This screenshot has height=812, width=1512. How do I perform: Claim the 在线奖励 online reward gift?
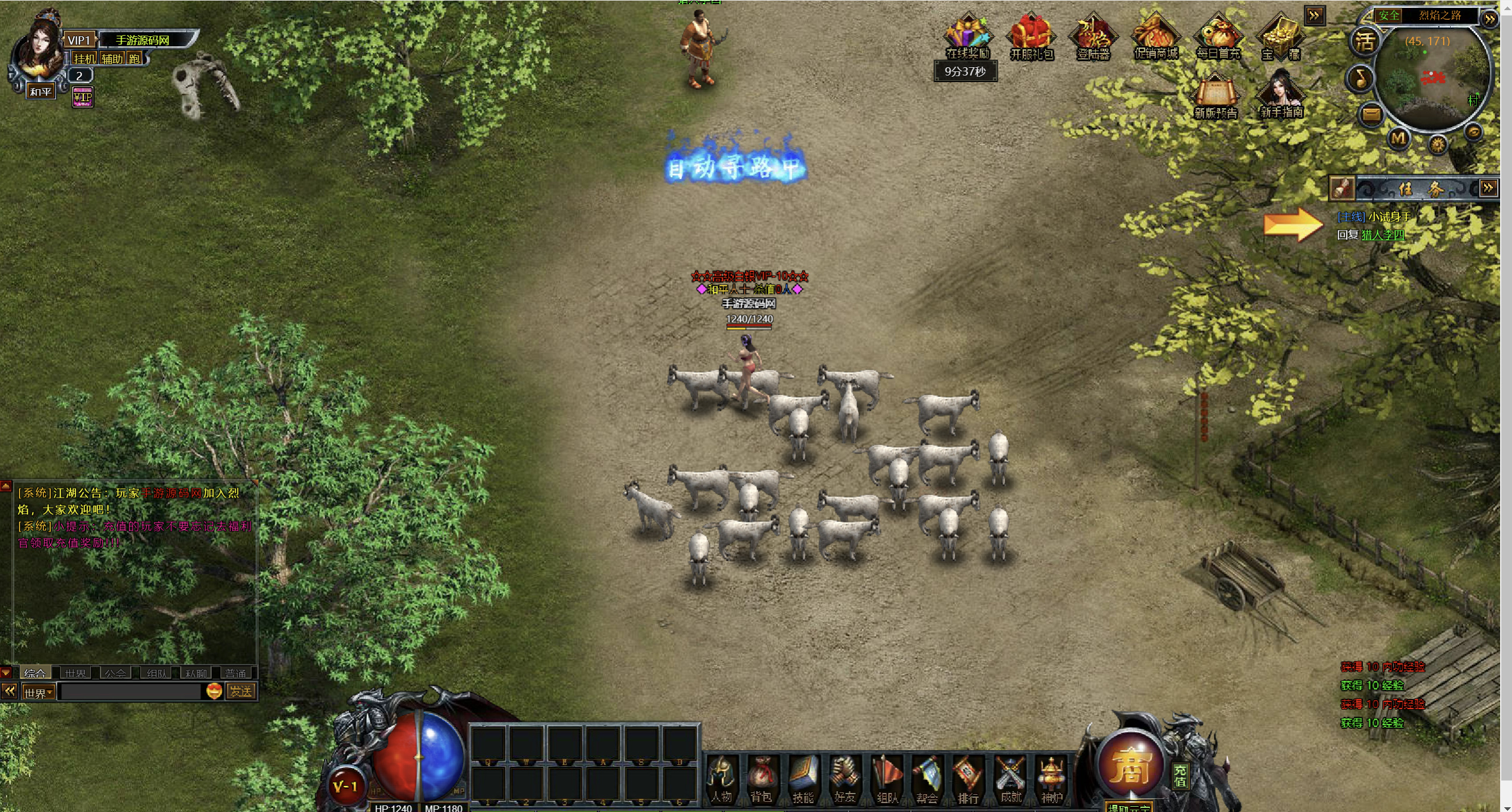pyautogui.click(x=967, y=36)
